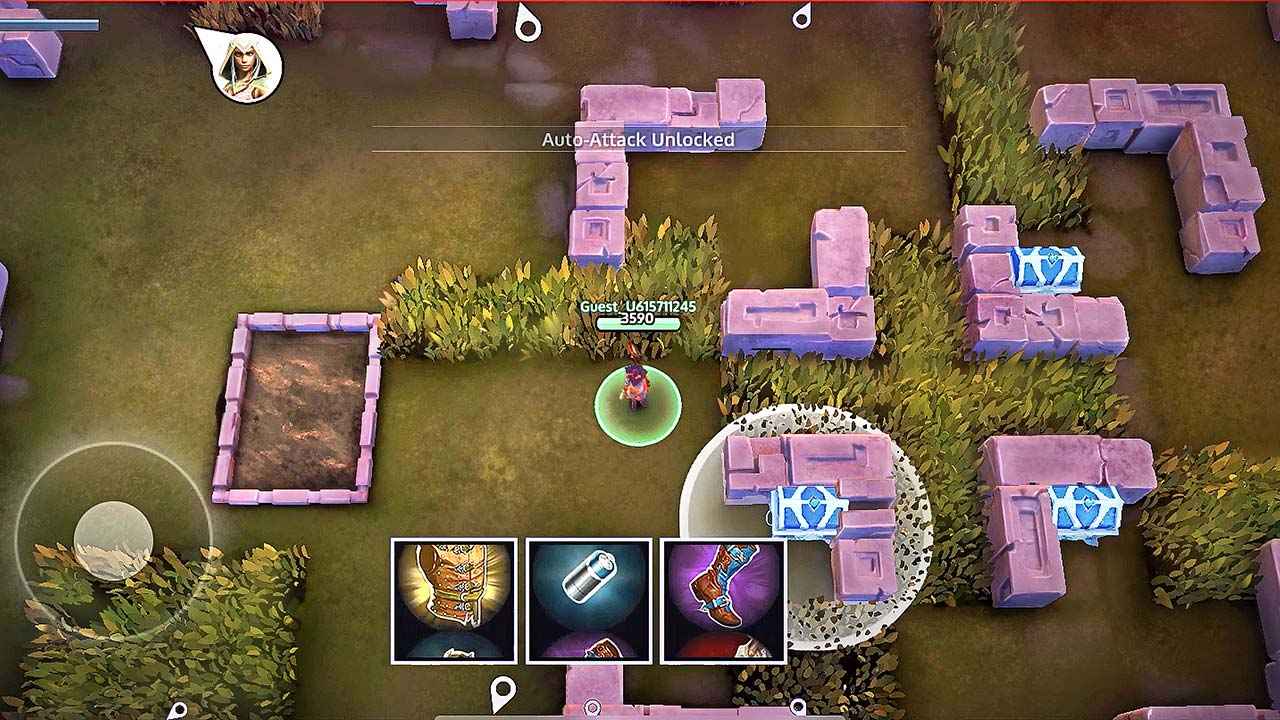Dismiss the Auto-Attack Unlocked banner

(637, 140)
